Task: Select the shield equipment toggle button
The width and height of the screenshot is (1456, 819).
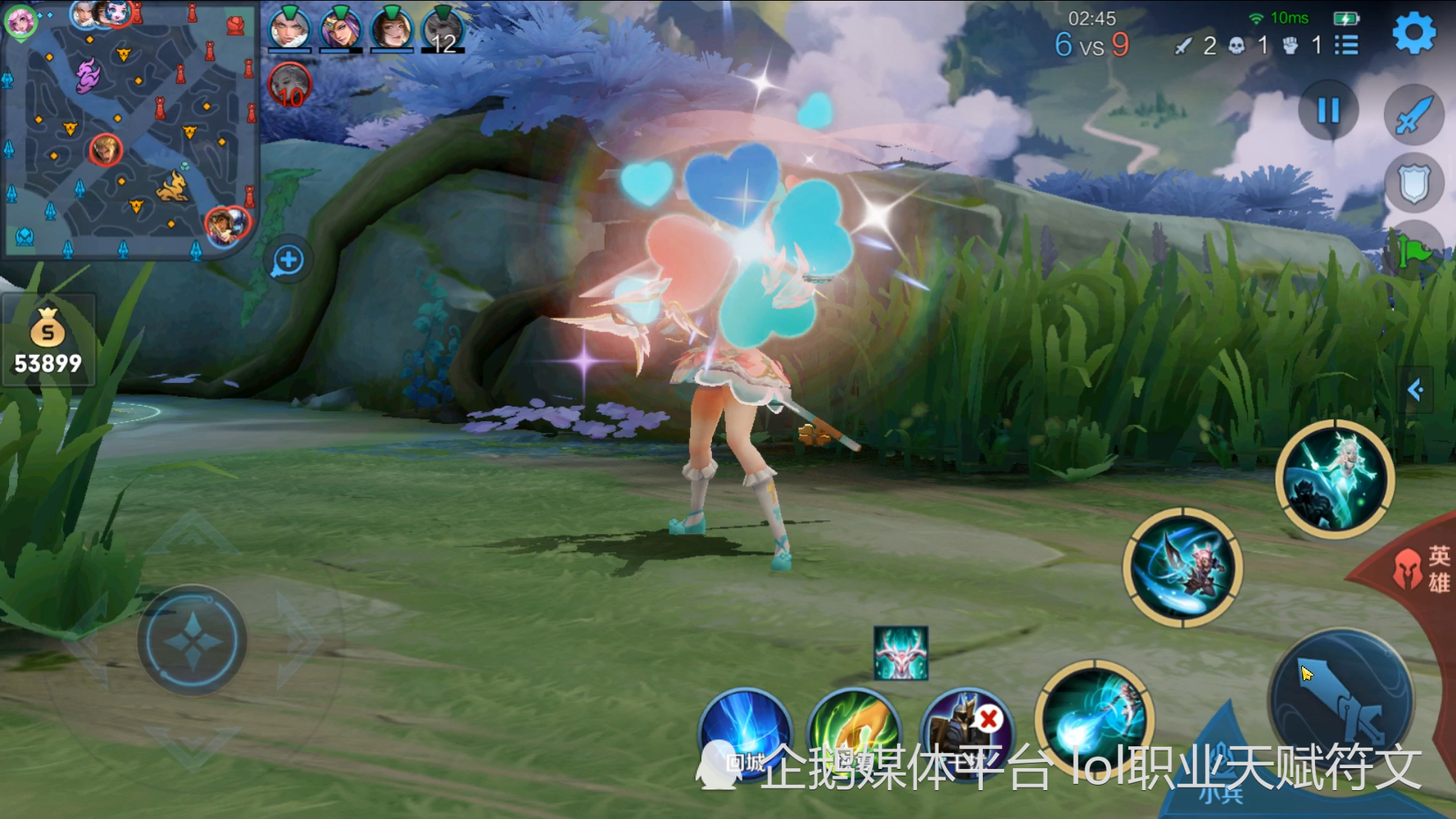Action: point(1414,184)
